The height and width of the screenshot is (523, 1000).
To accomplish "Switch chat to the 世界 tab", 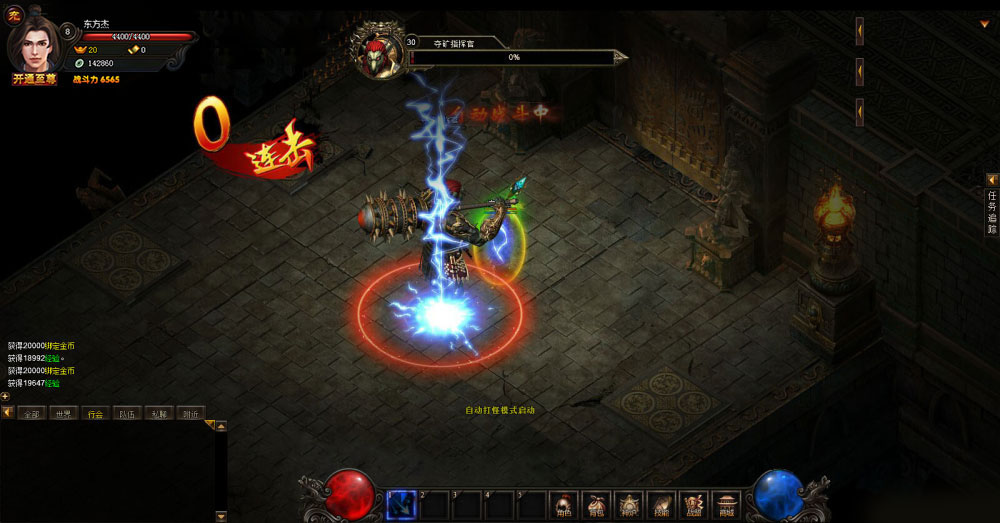I will coord(64,413).
